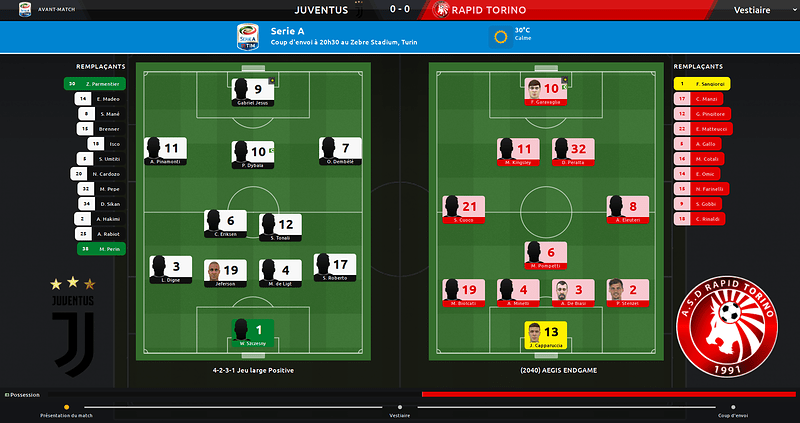Open the Vestiaire dropdown in the top bar
This screenshot has width=800, height=423.
[750, 10]
